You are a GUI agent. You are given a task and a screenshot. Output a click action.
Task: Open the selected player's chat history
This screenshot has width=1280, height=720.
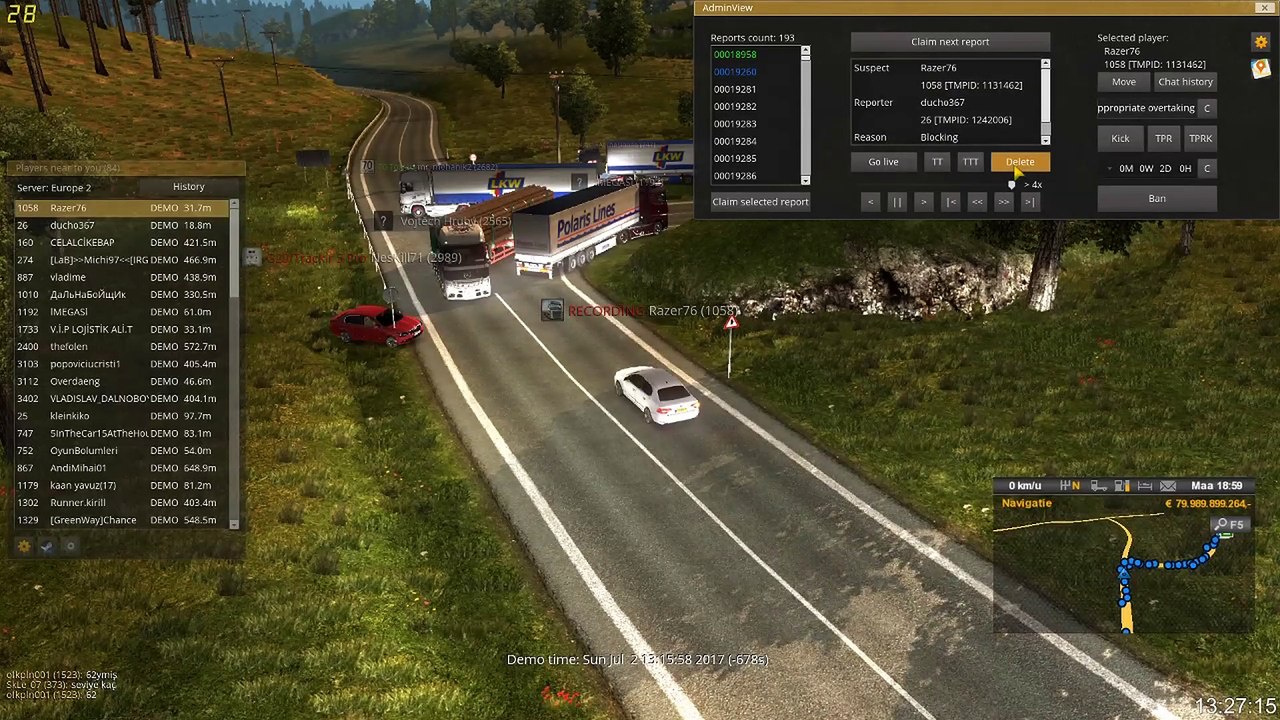(x=1185, y=82)
